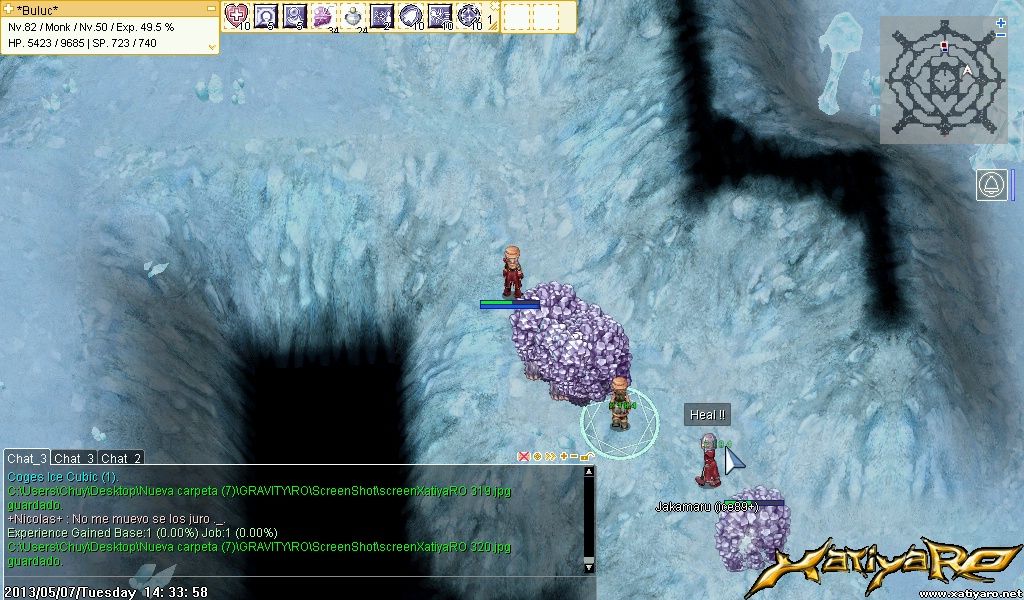1024x600 pixels.
Task: Add a chat tab with yellow plus
Action: pyautogui.click(x=563, y=456)
